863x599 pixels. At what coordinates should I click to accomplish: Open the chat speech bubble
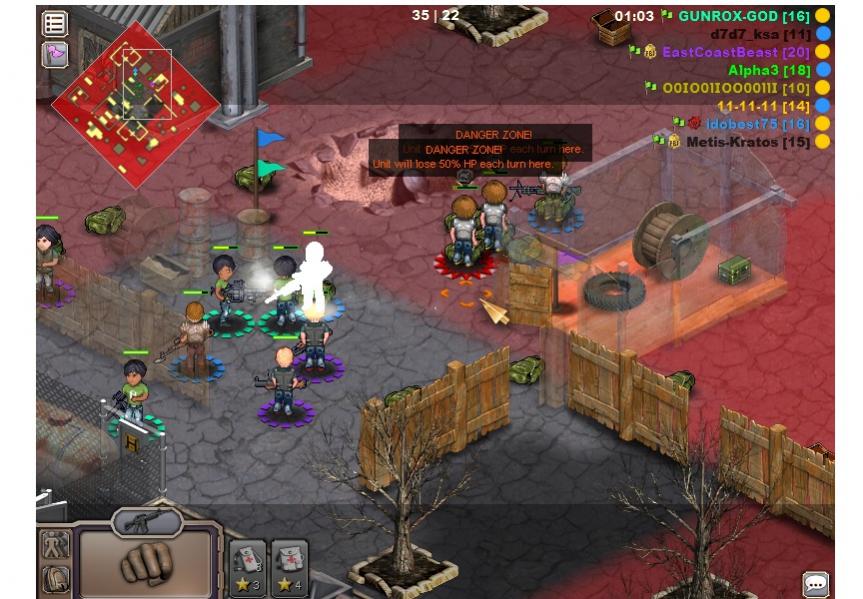tap(816, 583)
